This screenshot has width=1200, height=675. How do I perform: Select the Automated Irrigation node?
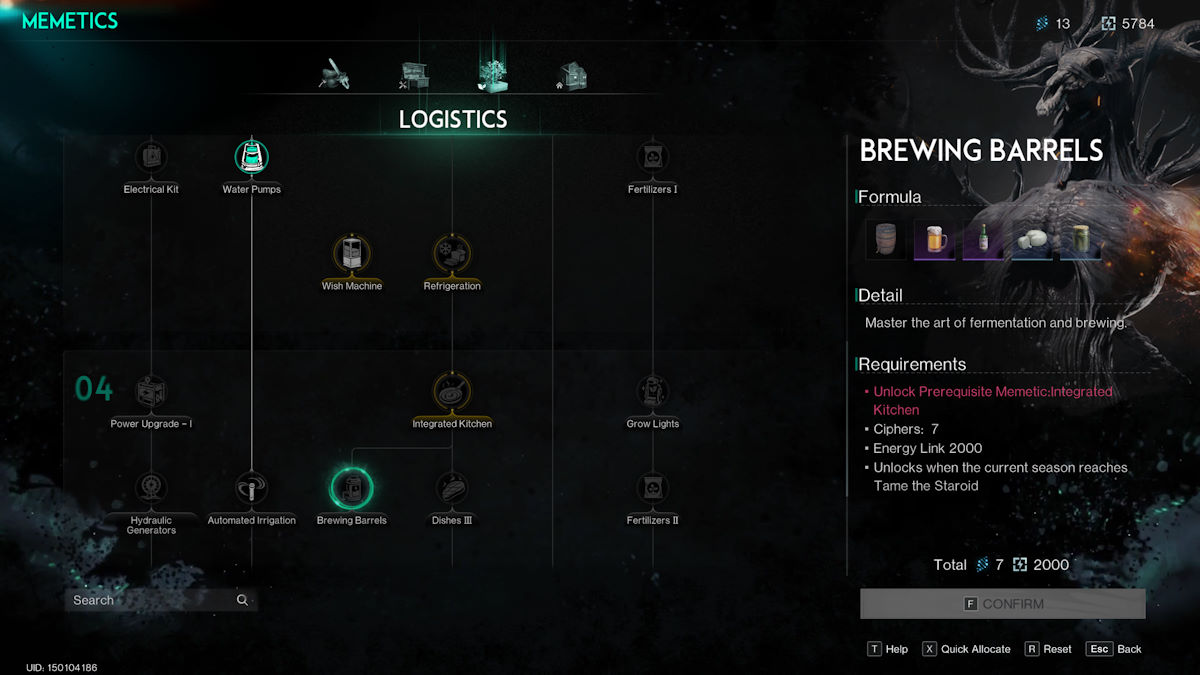point(251,488)
